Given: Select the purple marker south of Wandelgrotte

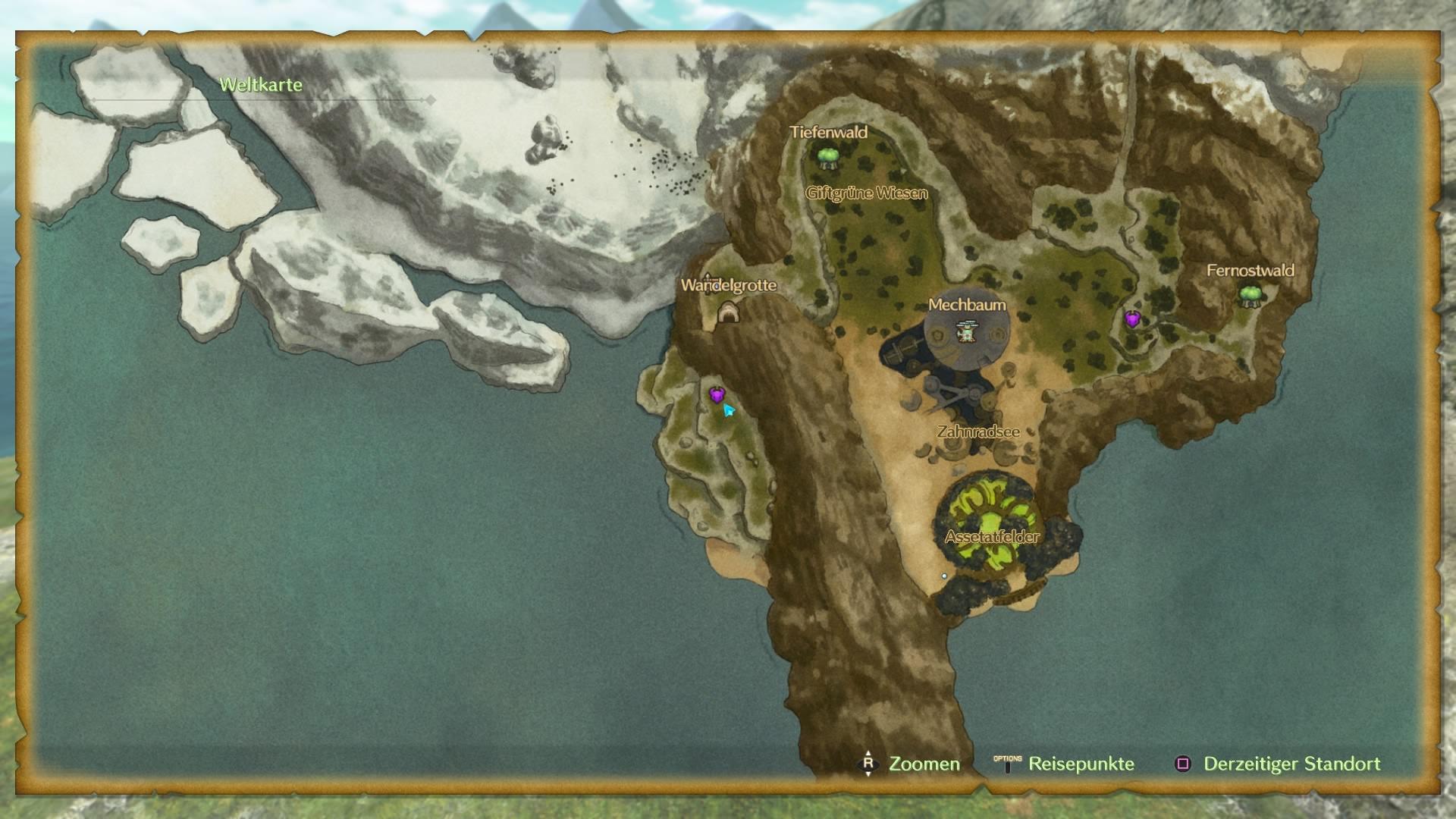Looking at the screenshot, I should [x=717, y=394].
